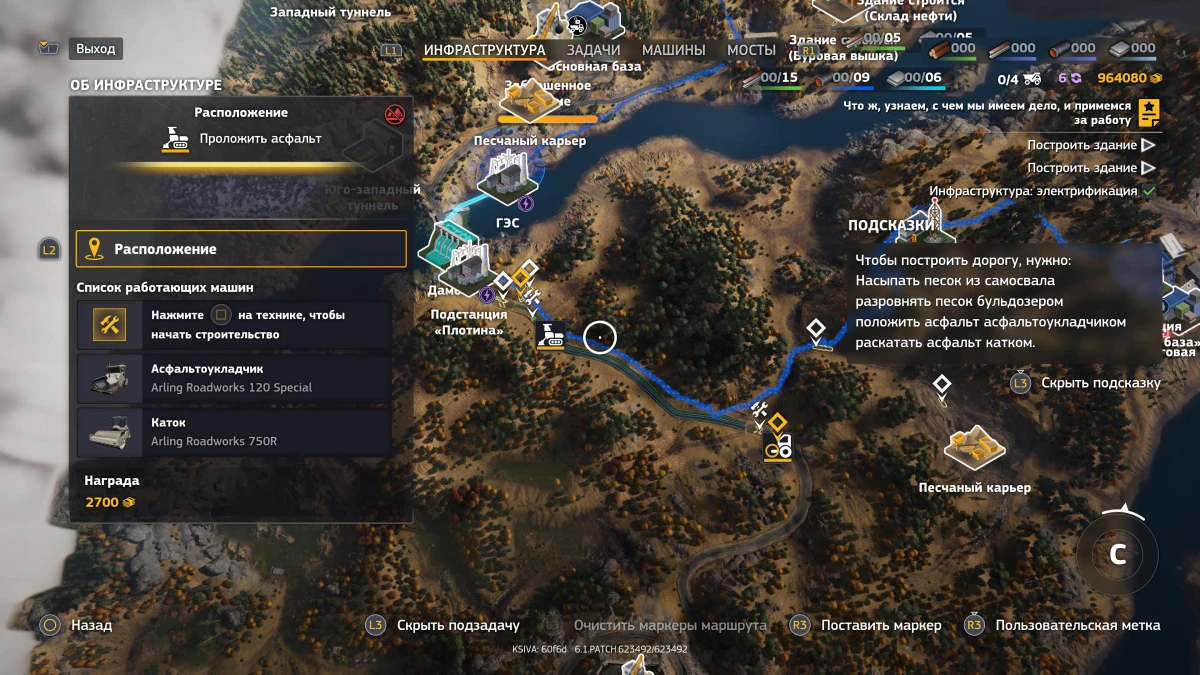Hide the hint with Скрыть подсказку
This screenshot has width=1200, height=675.
(1099, 383)
